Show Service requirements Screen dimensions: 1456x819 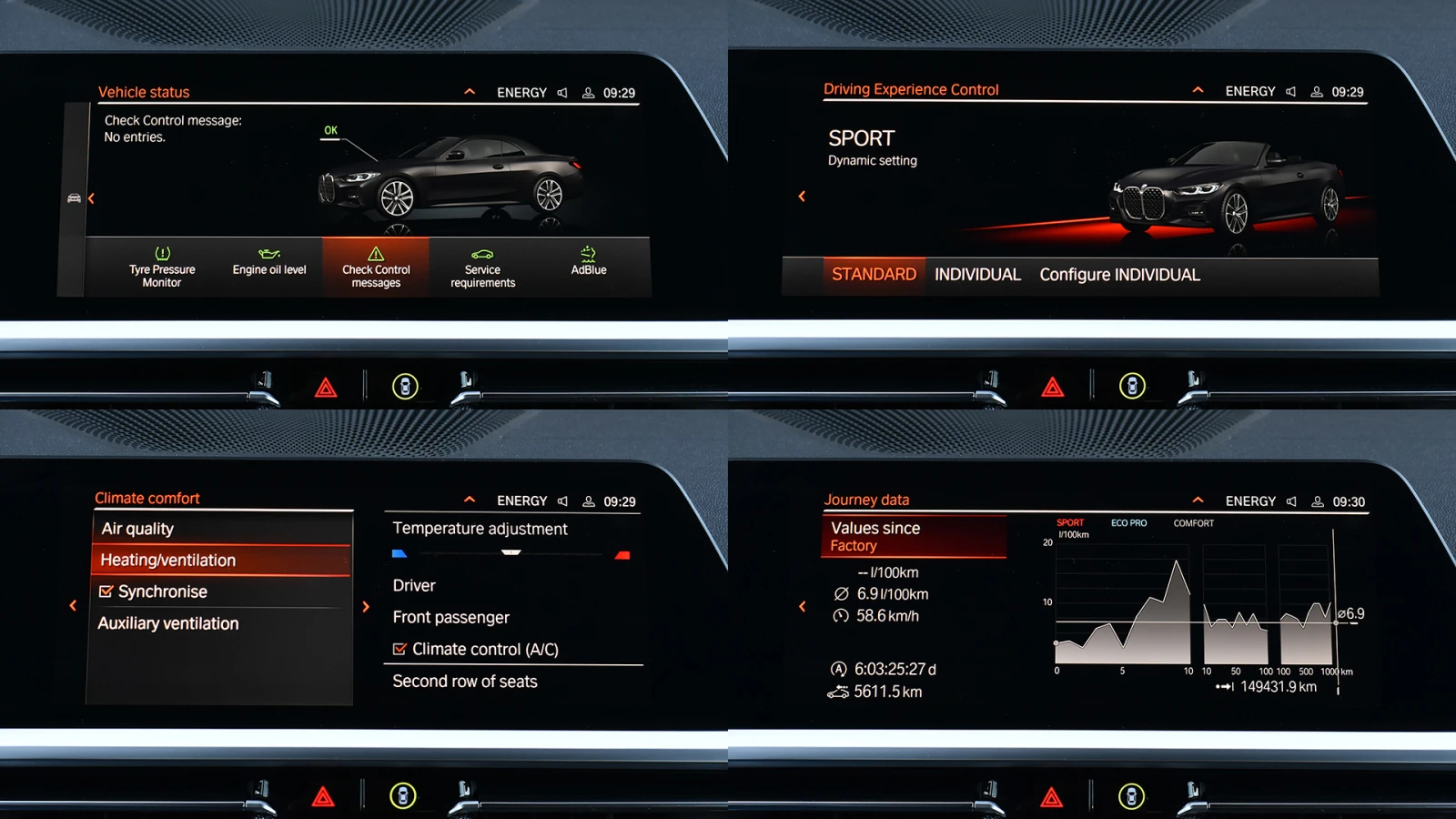[482, 268]
